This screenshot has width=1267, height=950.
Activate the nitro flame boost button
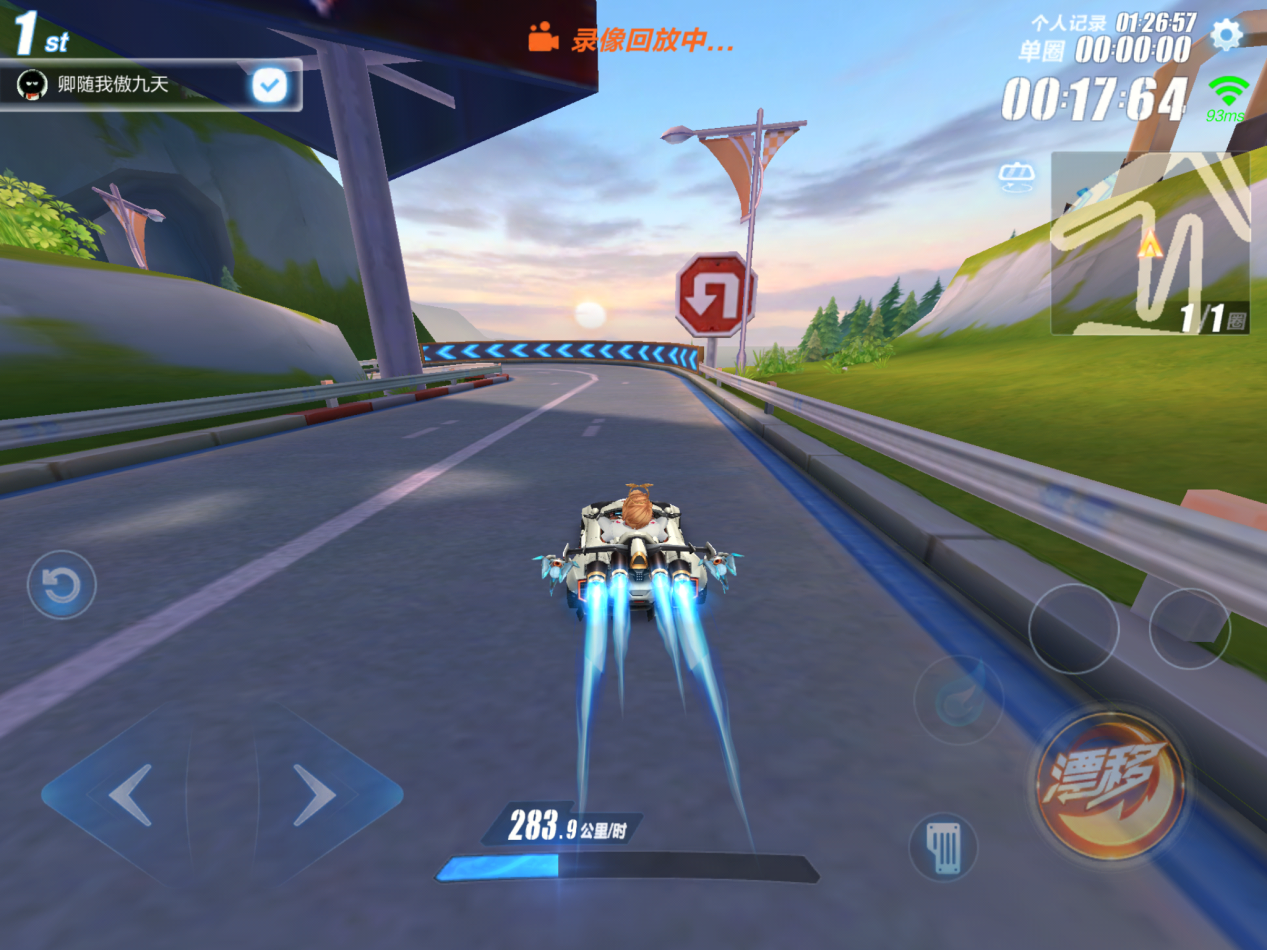point(958,700)
